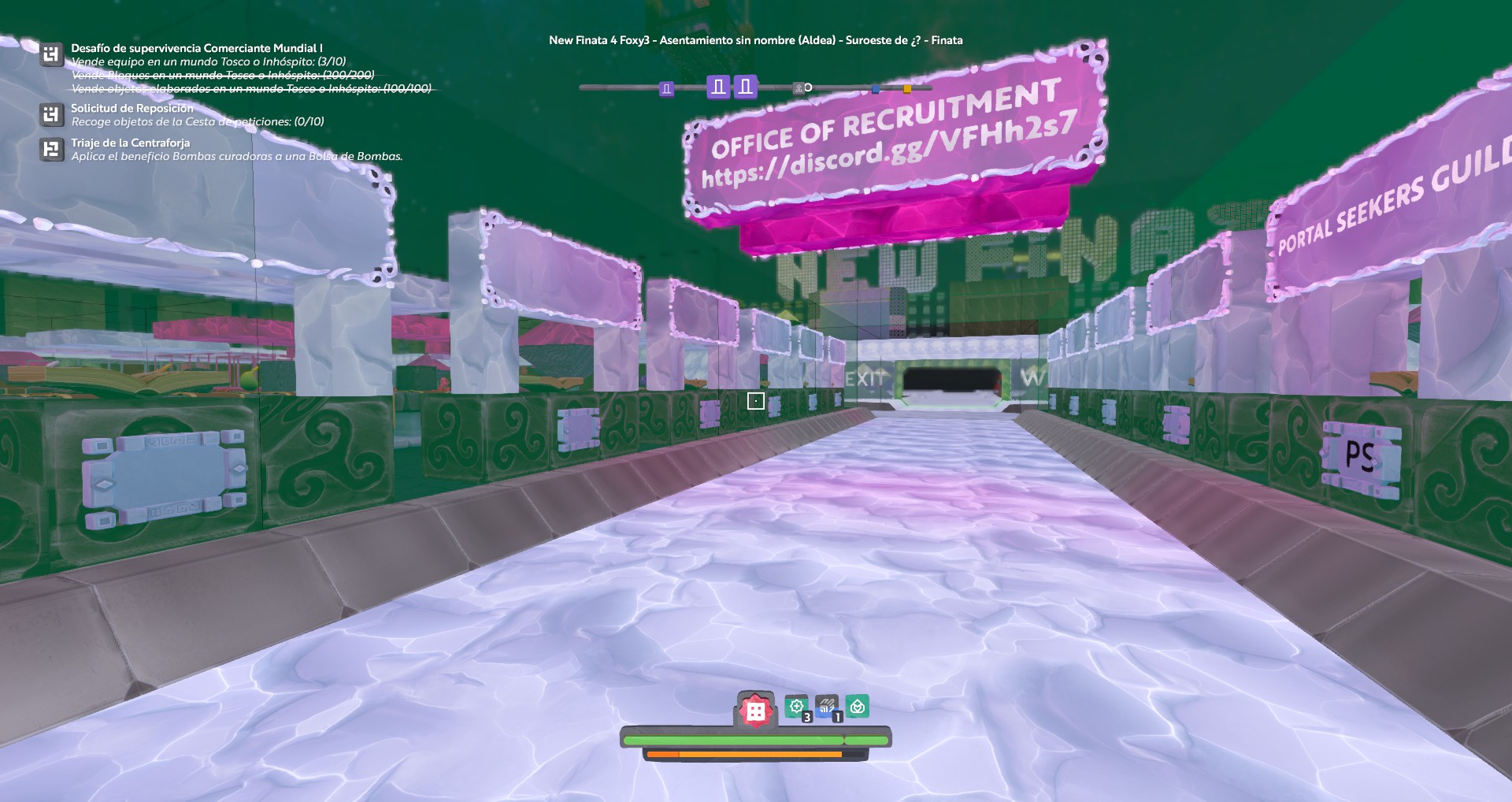
Task: Open the red objectives emblem above the health bar
Action: [755, 709]
